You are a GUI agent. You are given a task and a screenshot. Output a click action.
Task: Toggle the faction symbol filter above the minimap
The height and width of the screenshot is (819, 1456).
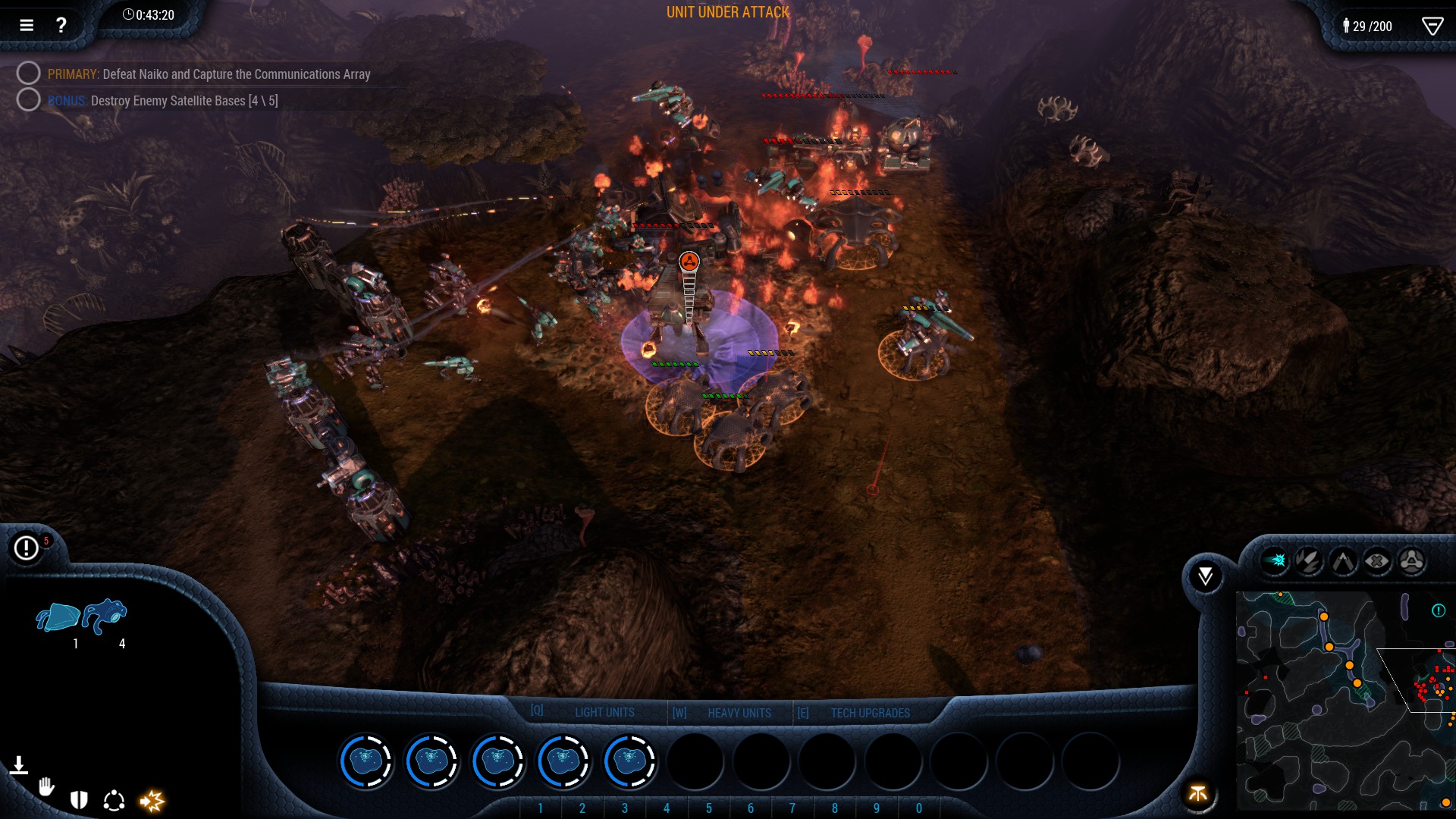1412,563
